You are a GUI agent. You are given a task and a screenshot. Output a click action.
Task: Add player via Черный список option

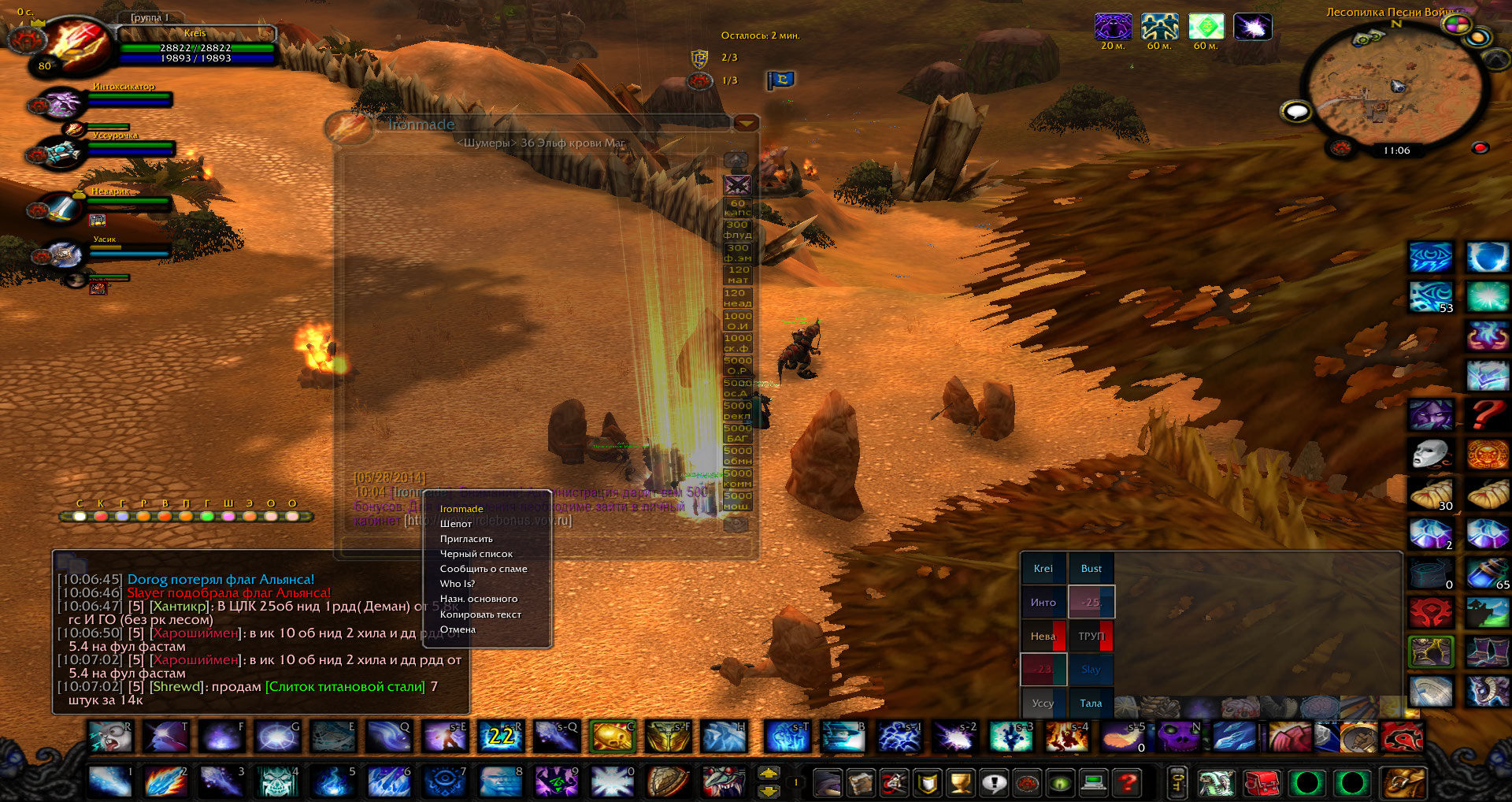476,554
